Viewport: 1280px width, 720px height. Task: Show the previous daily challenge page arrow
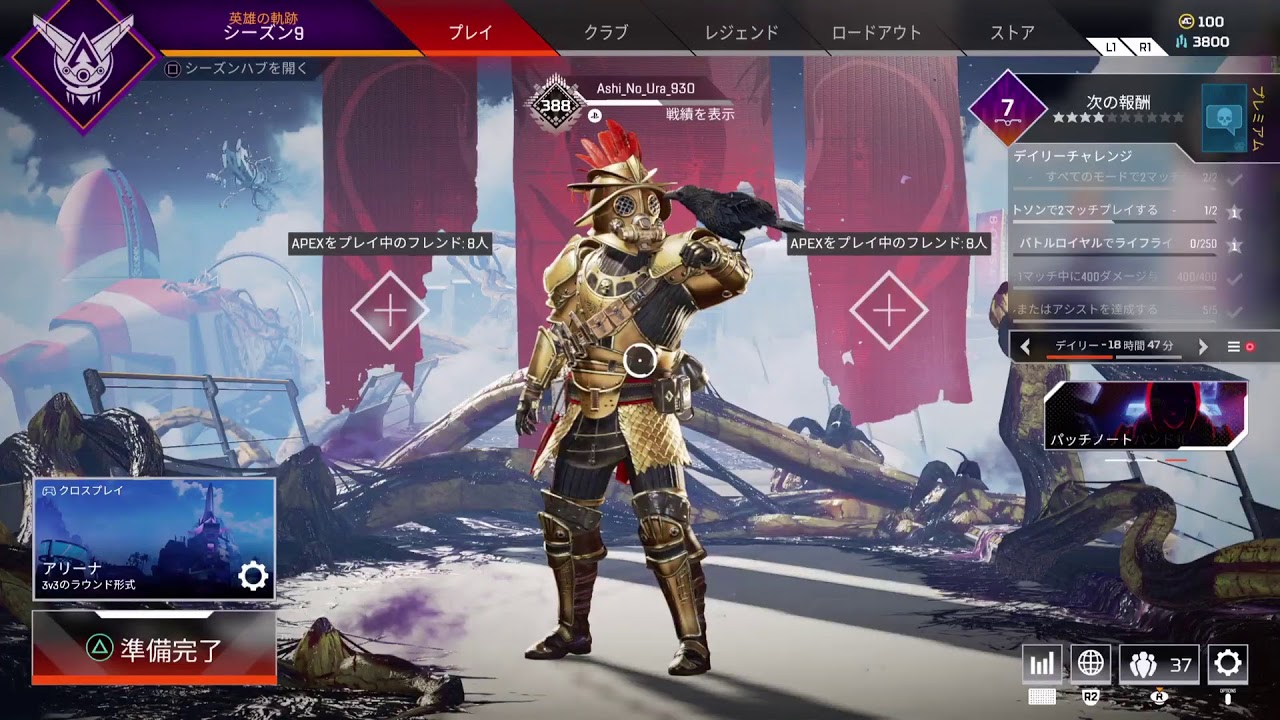tap(1025, 347)
